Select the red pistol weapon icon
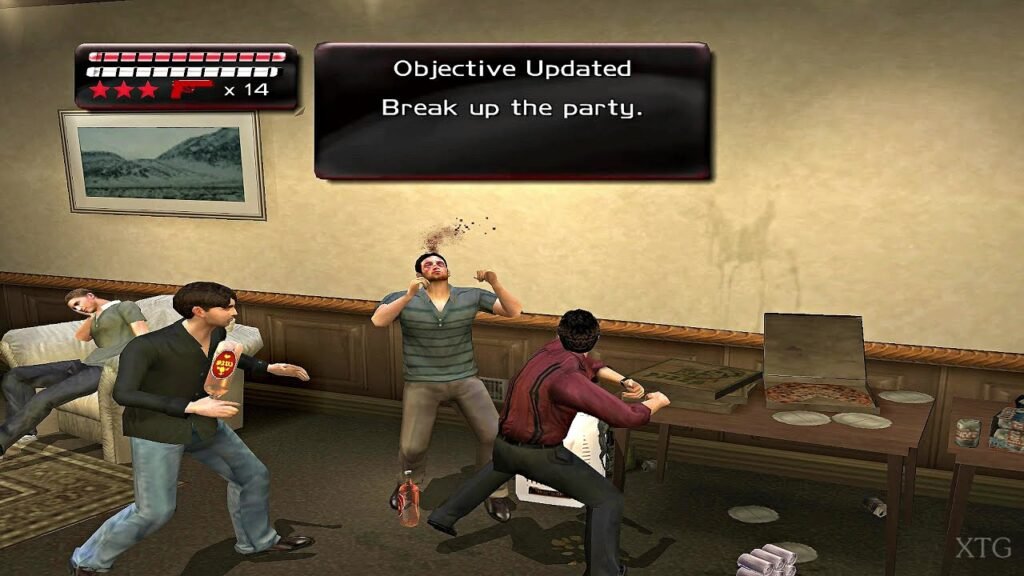 click(191, 90)
